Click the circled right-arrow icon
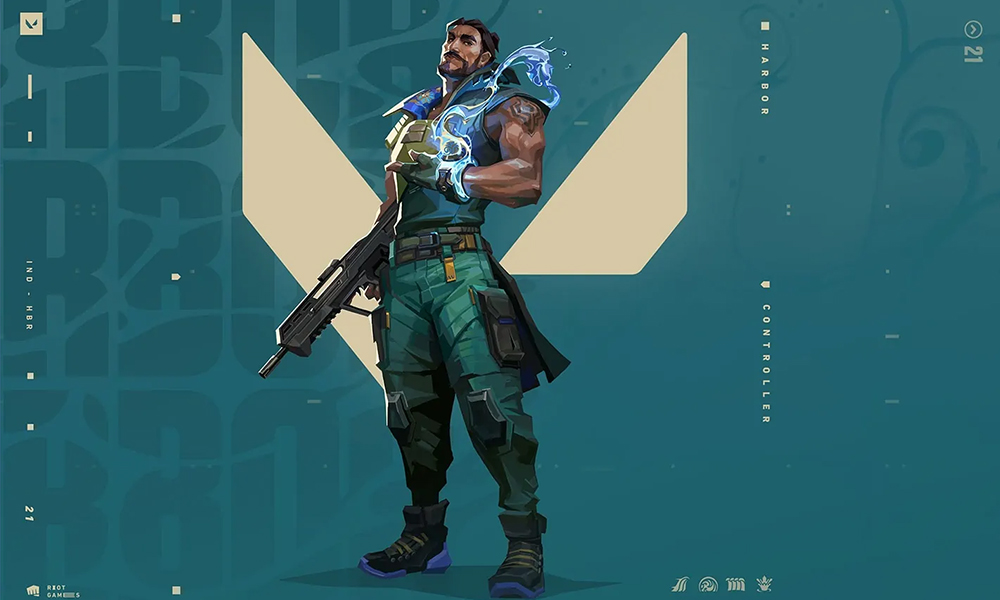The width and height of the screenshot is (1000, 600). coord(973,29)
